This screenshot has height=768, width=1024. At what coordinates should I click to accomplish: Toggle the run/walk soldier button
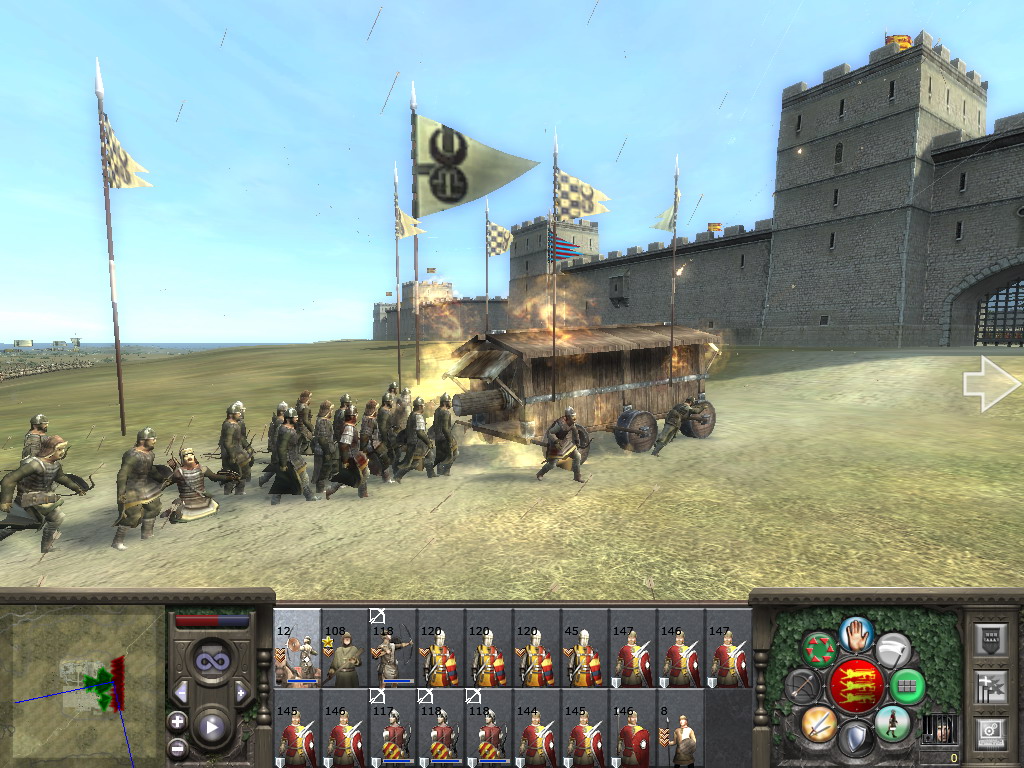(891, 722)
